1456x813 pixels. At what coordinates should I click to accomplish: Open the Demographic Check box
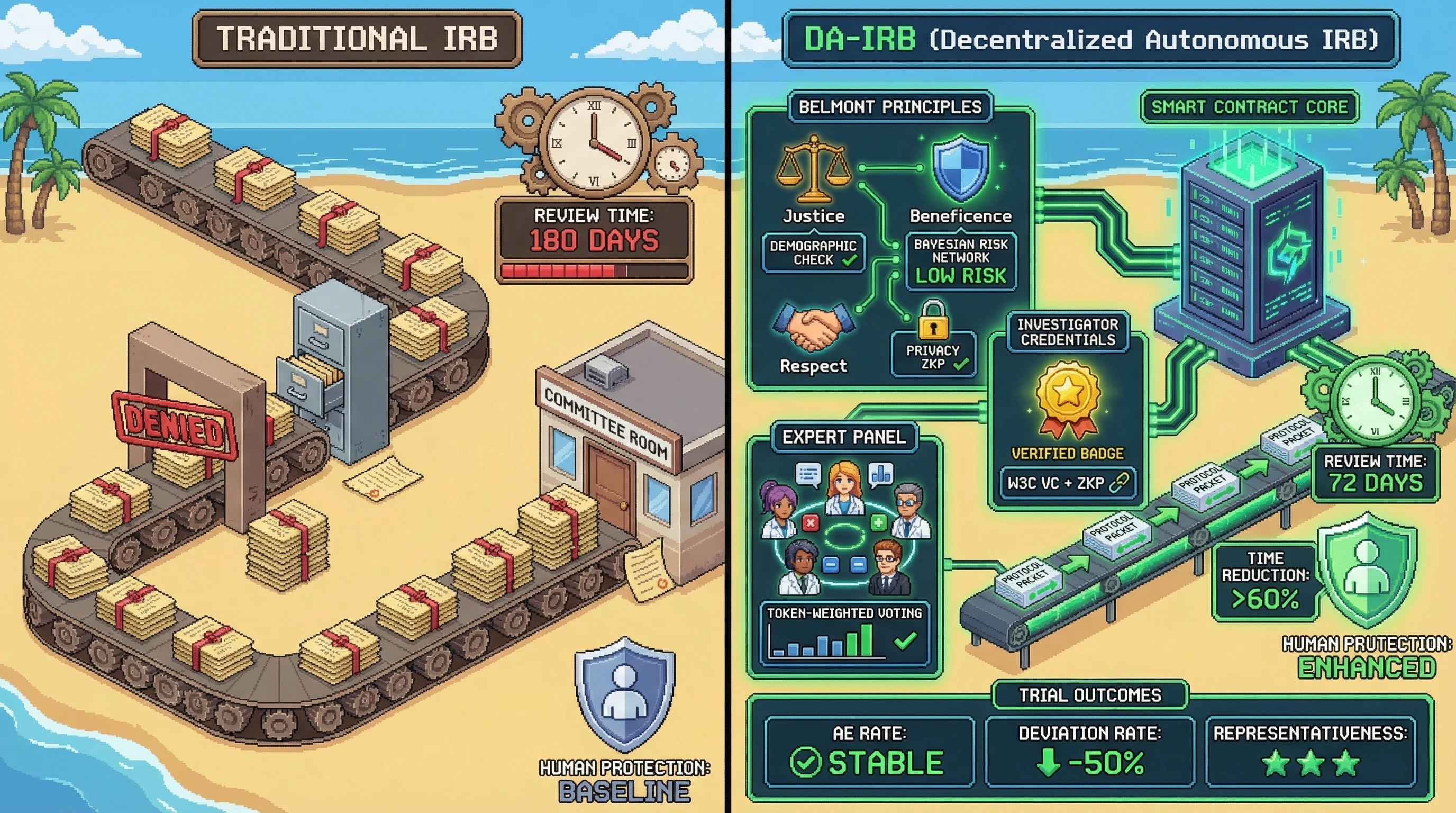[813, 252]
